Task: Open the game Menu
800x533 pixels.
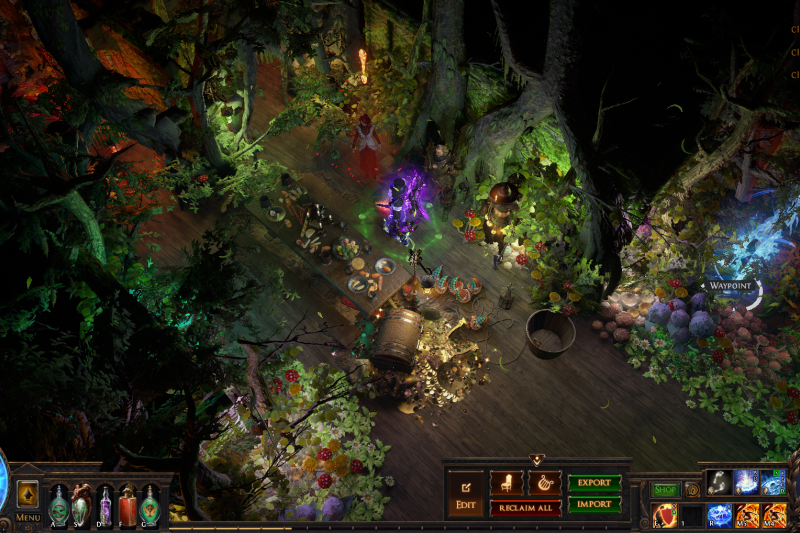Action: (28, 517)
